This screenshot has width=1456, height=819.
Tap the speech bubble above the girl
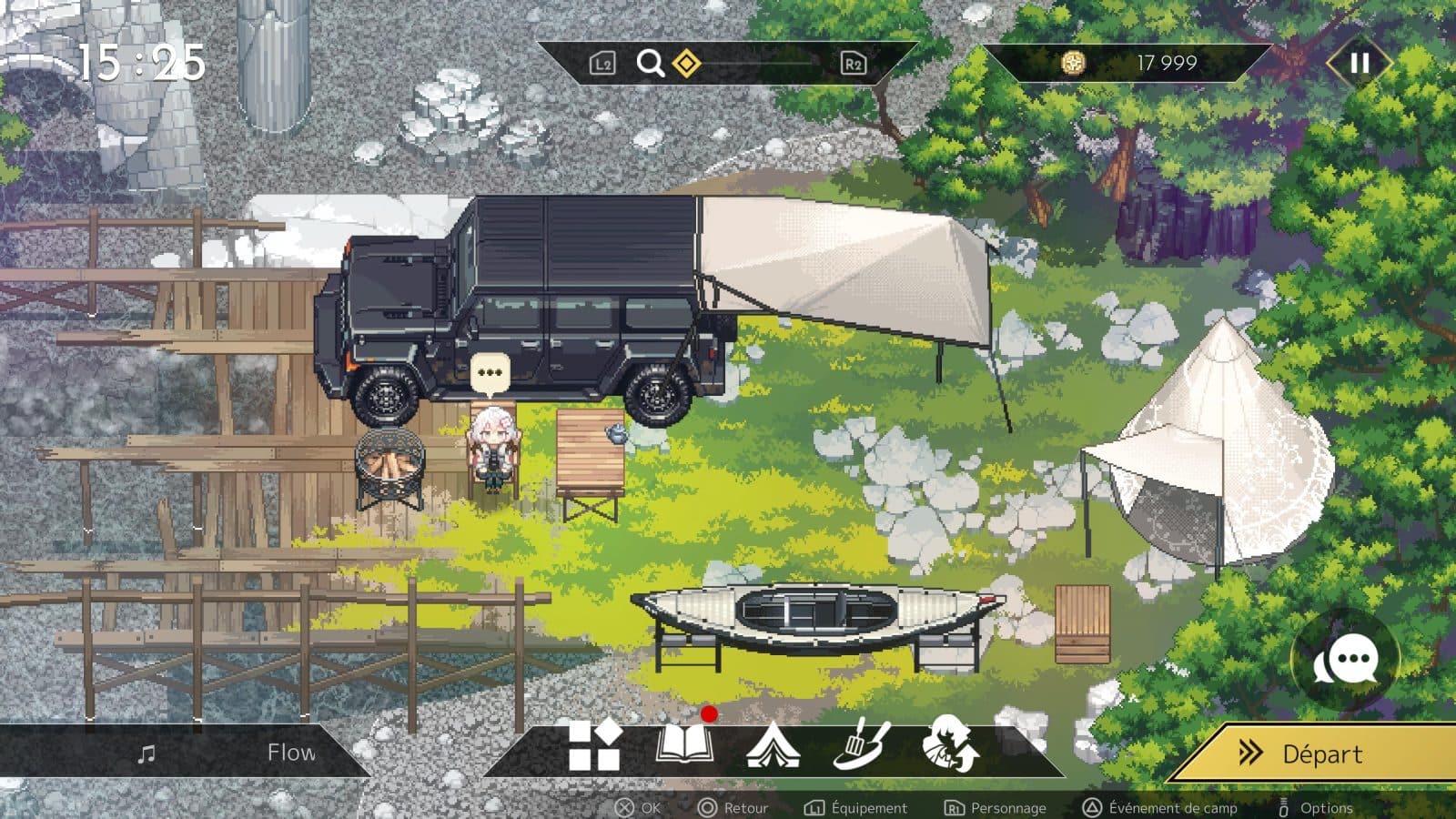click(490, 373)
